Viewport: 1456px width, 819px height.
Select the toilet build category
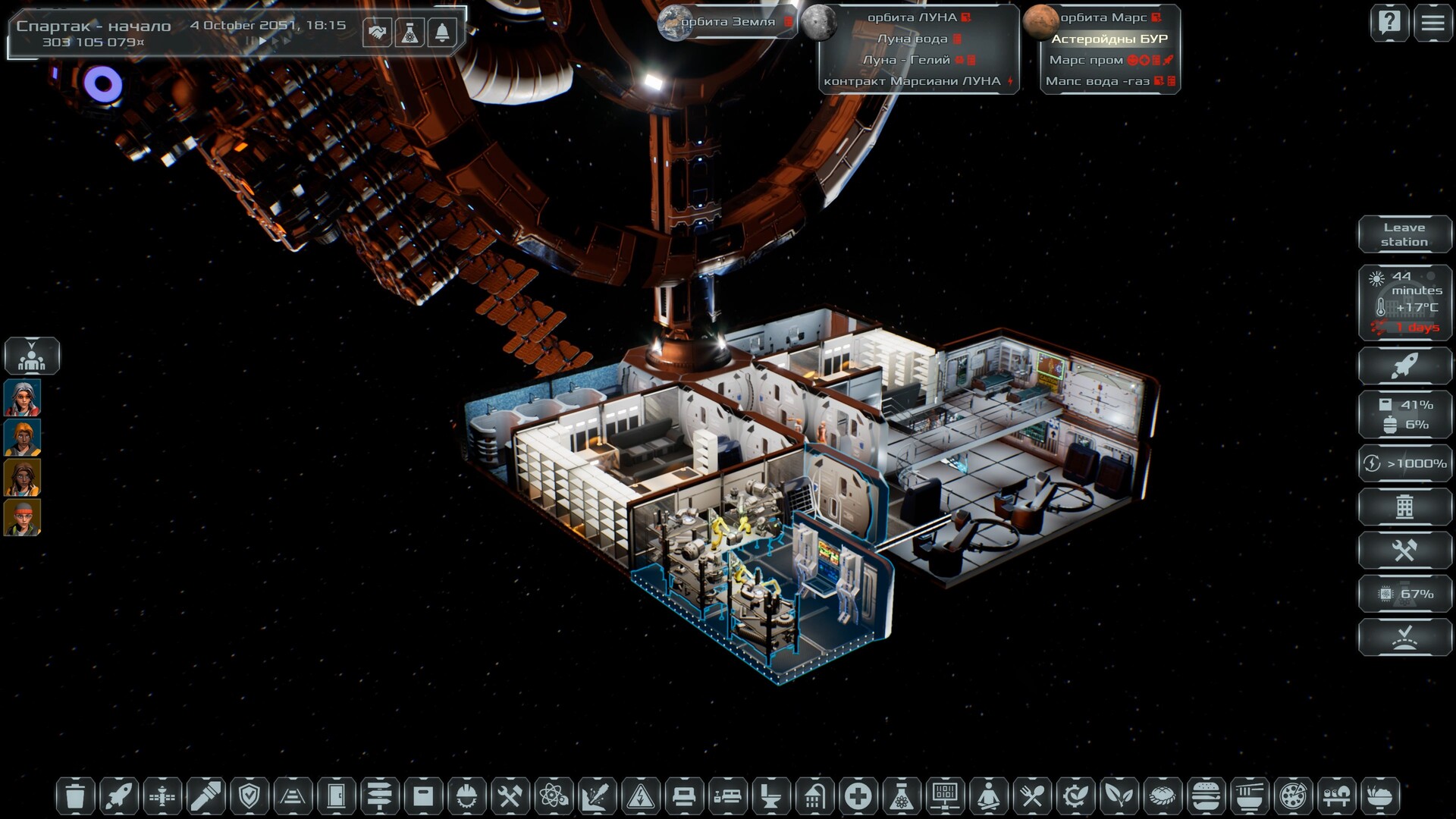(x=770, y=796)
